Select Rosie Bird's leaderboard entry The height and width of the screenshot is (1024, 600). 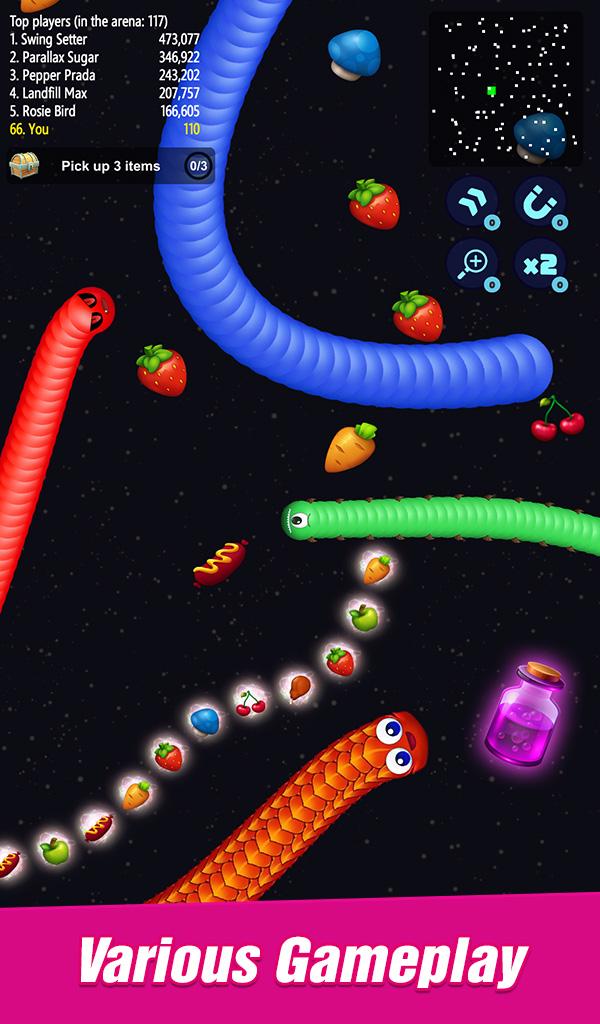click(x=104, y=111)
